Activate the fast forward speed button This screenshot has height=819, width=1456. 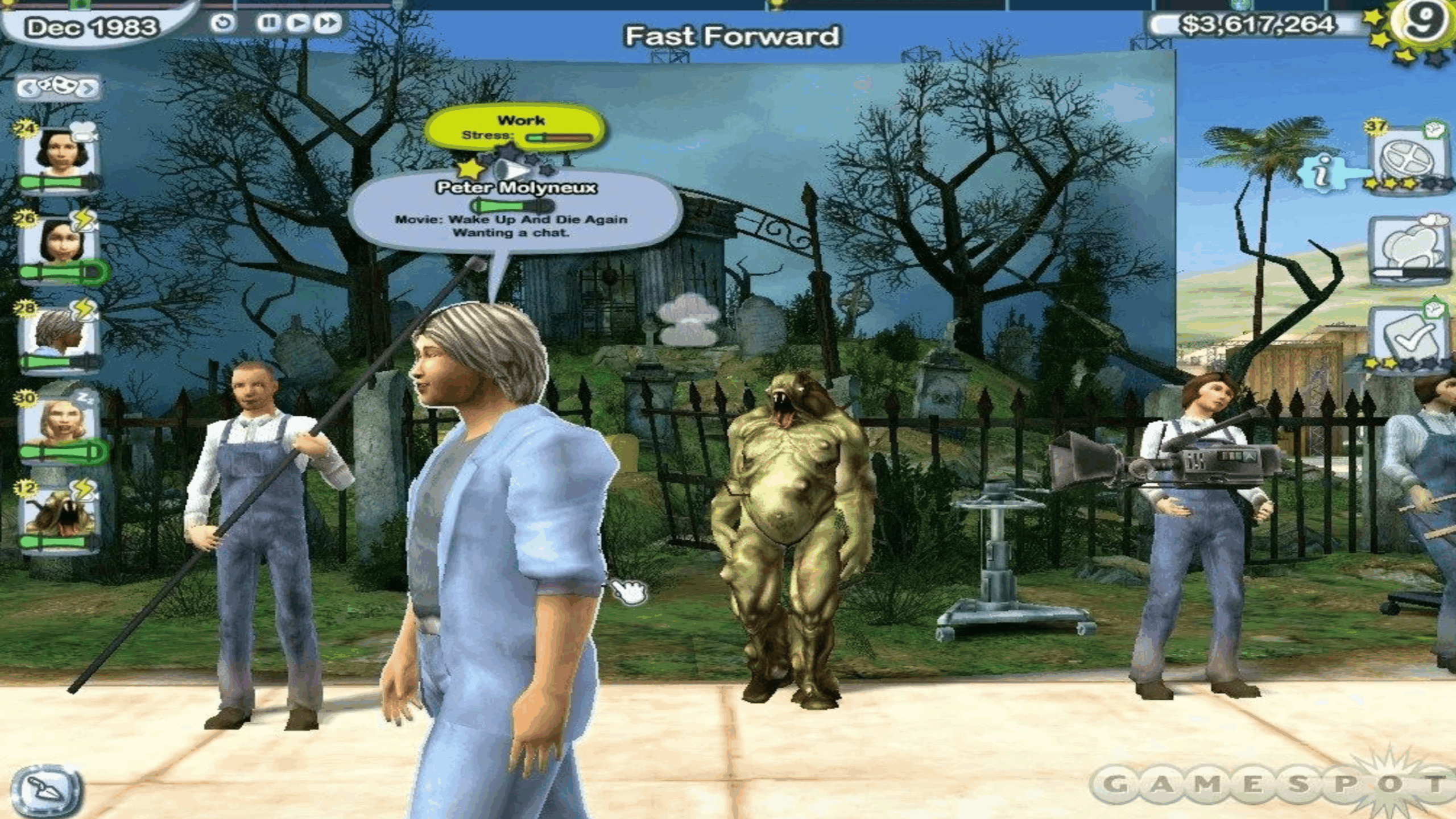point(328,23)
